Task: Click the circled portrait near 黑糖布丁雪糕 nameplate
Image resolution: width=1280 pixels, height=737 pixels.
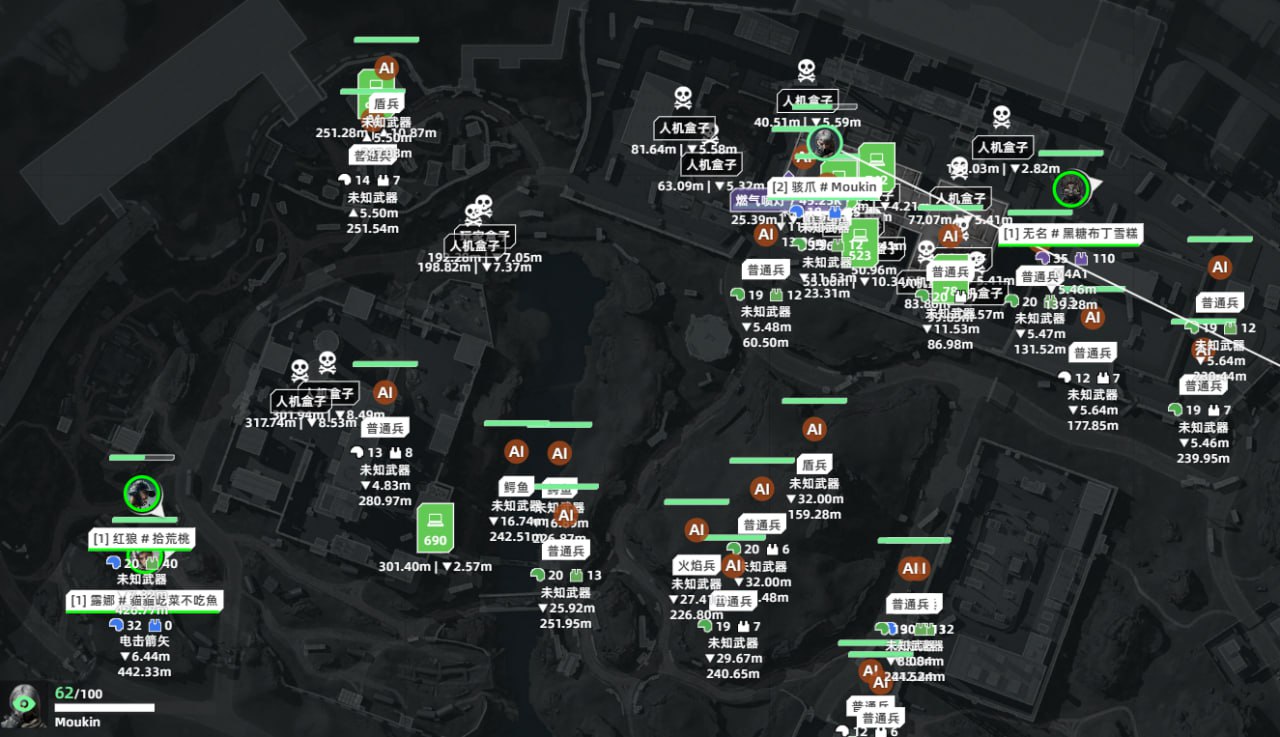Action: tap(1070, 188)
